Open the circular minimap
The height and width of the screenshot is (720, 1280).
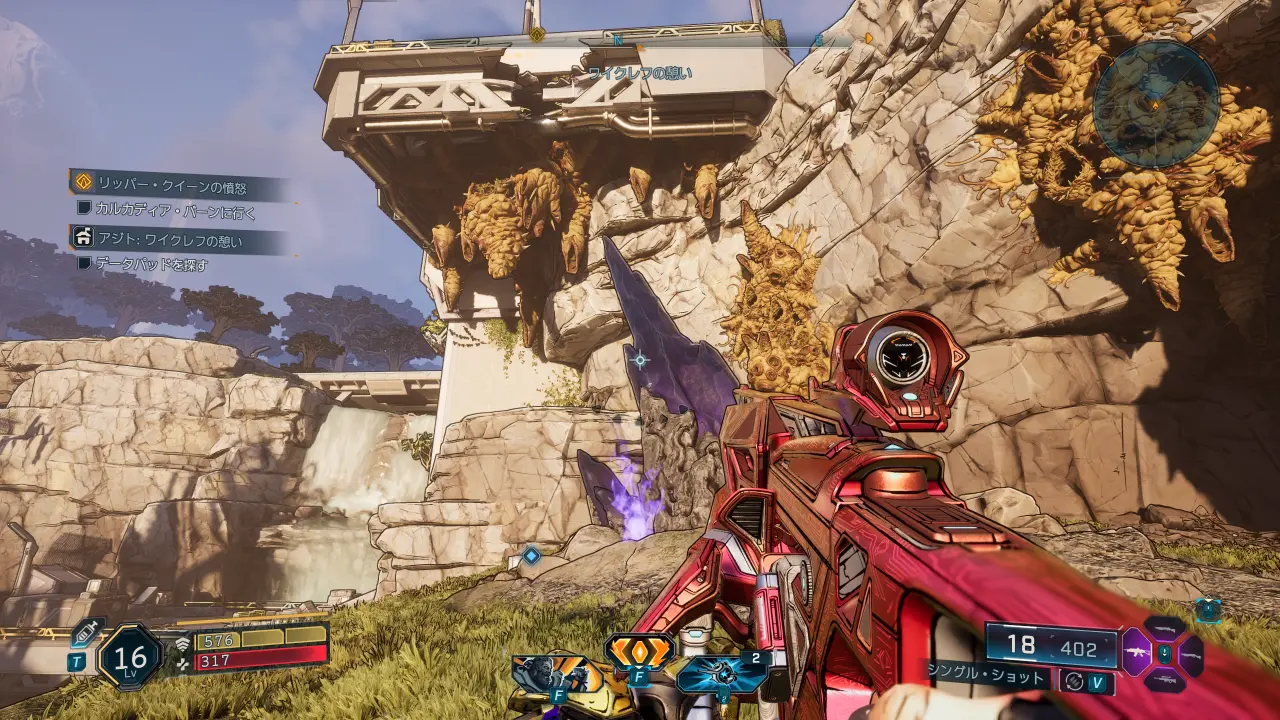click(1155, 102)
